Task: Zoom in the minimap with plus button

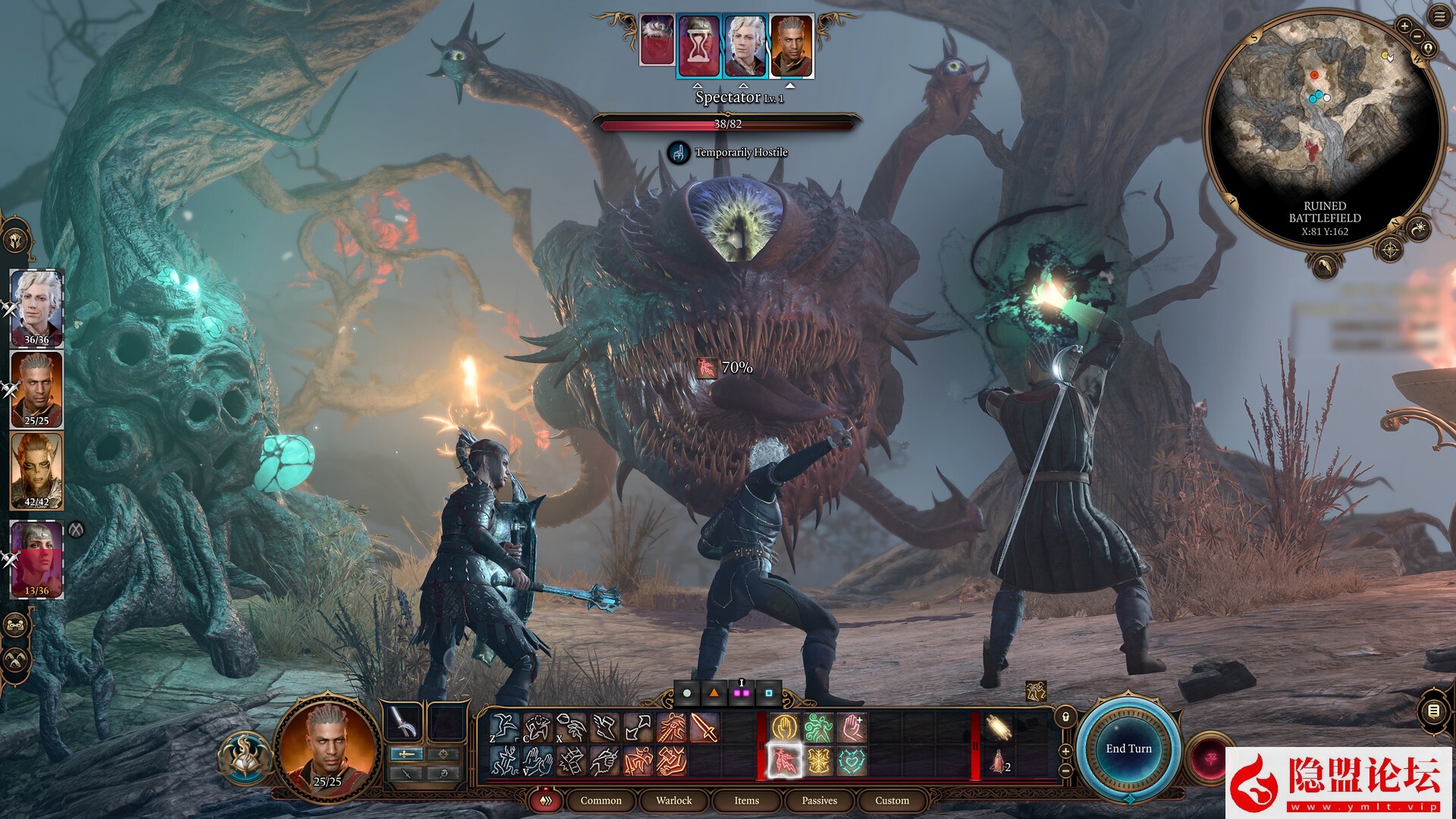Action: click(1404, 27)
